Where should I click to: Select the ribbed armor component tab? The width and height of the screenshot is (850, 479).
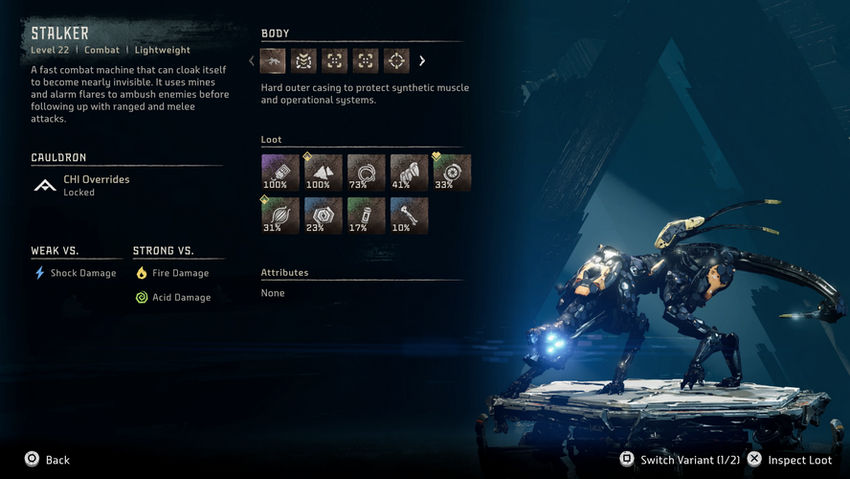tap(304, 61)
